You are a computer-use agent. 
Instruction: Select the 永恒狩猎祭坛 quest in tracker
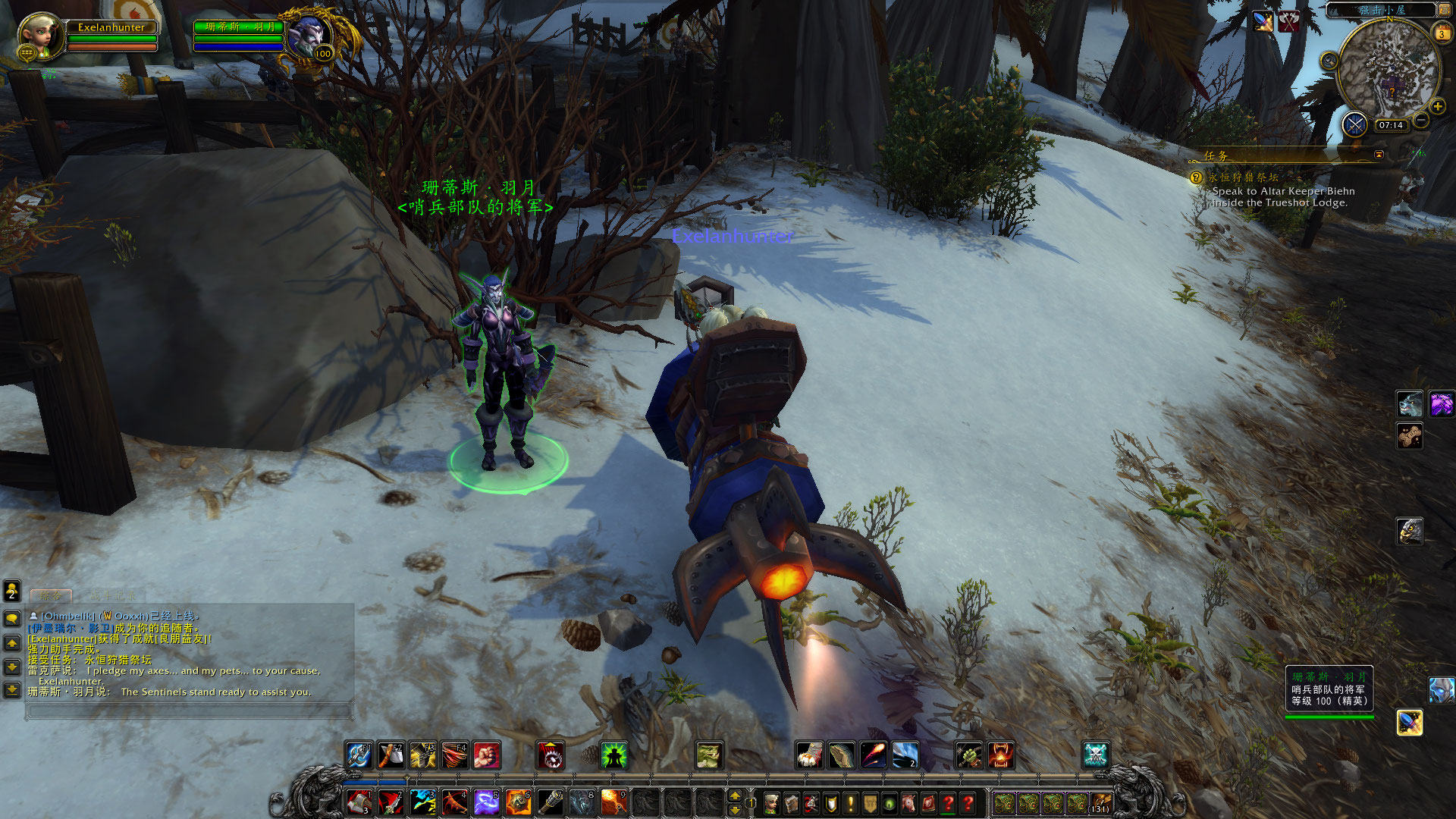[x=1244, y=177]
